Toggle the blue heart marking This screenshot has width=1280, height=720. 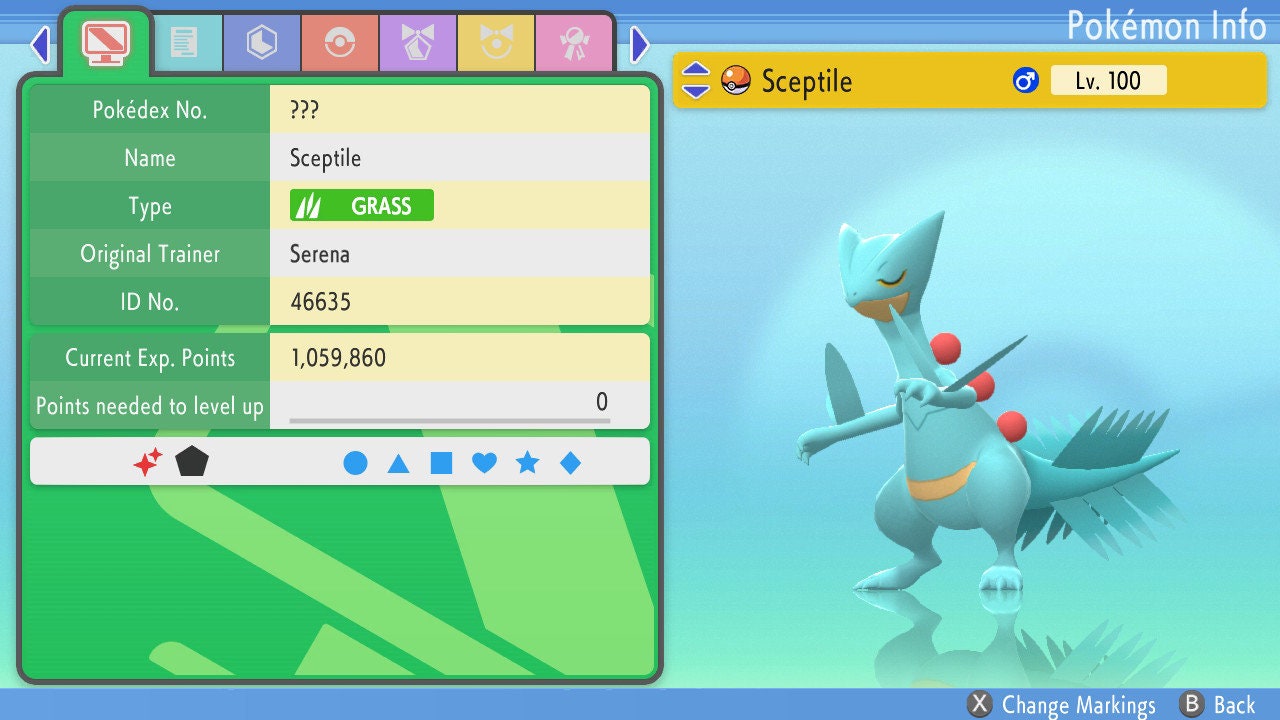[484, 463]
